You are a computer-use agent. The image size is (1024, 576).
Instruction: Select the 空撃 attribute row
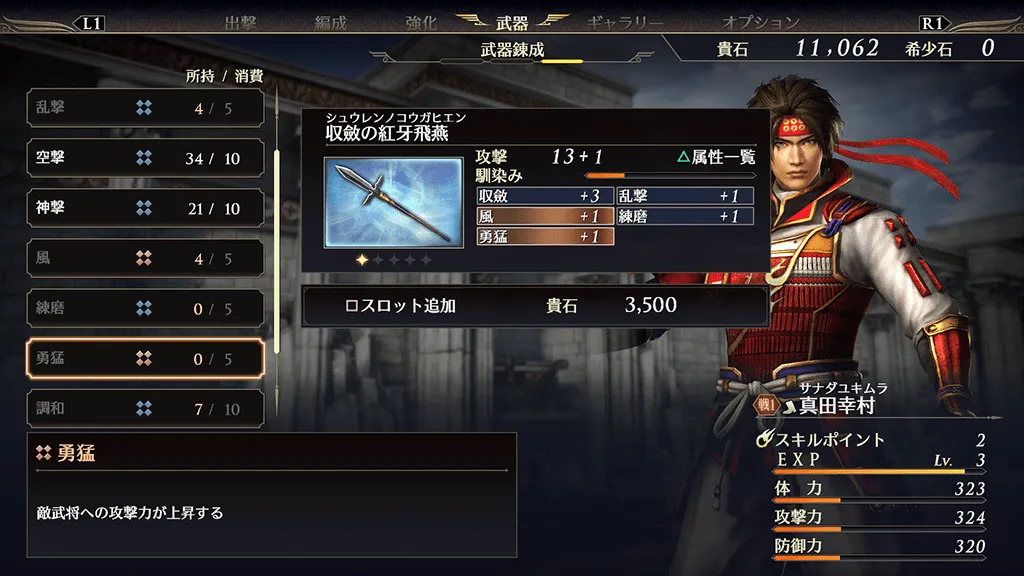145,158
